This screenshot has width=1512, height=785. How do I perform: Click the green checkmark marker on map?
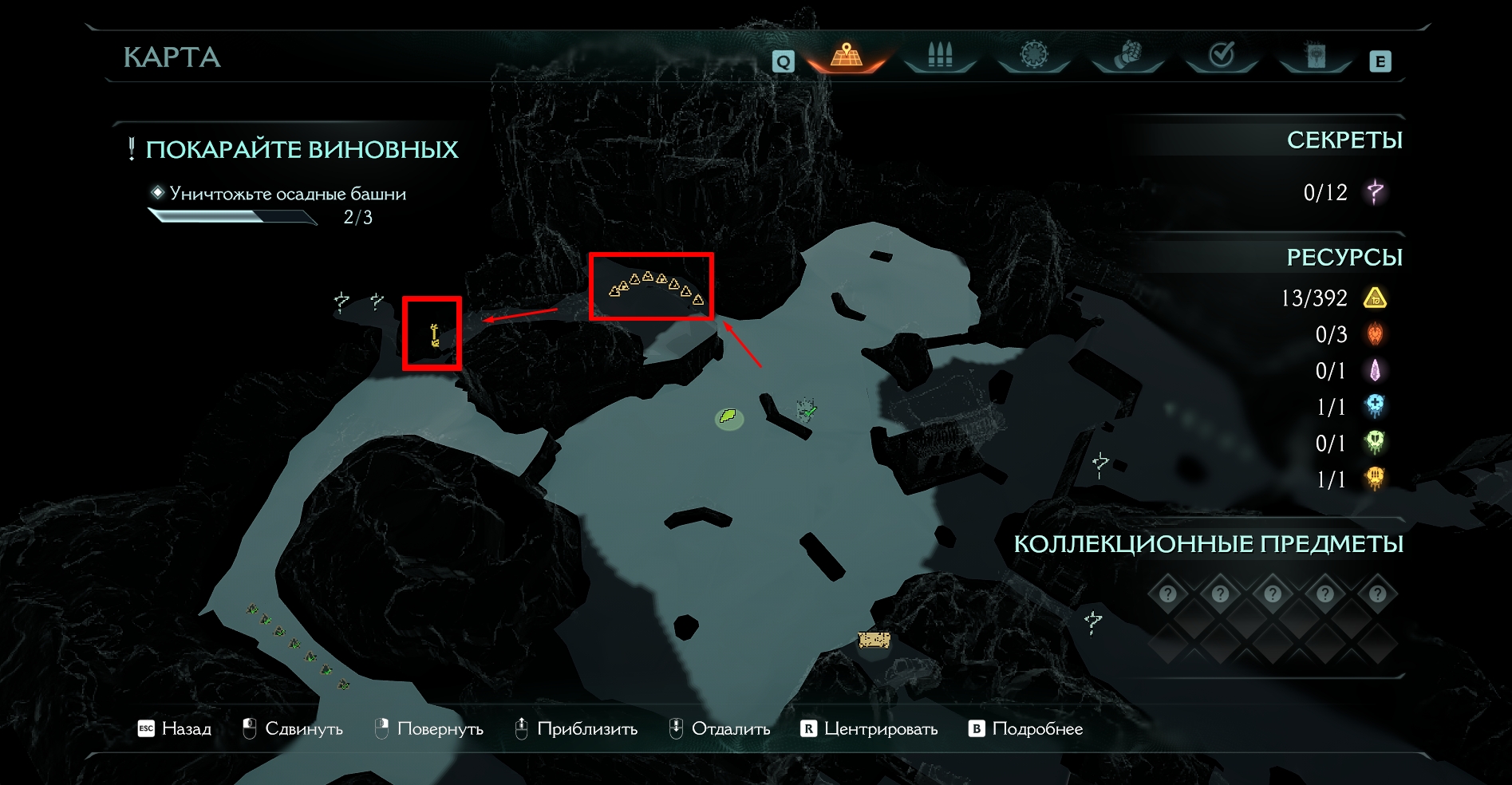809,410
